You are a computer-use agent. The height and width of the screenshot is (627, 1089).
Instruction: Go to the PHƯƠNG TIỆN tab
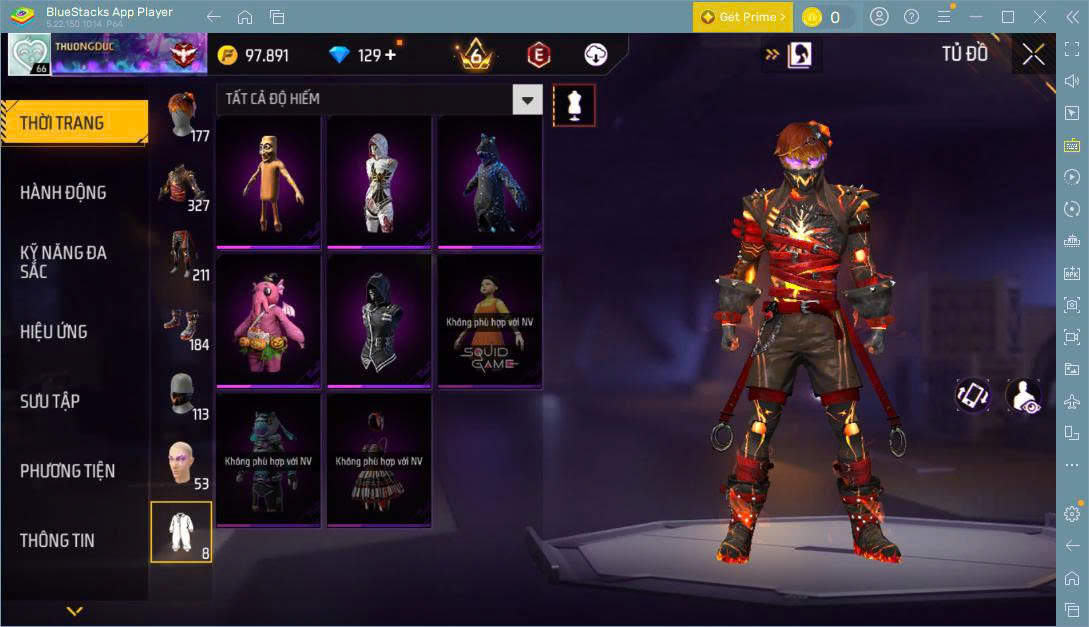pos(67,471)
